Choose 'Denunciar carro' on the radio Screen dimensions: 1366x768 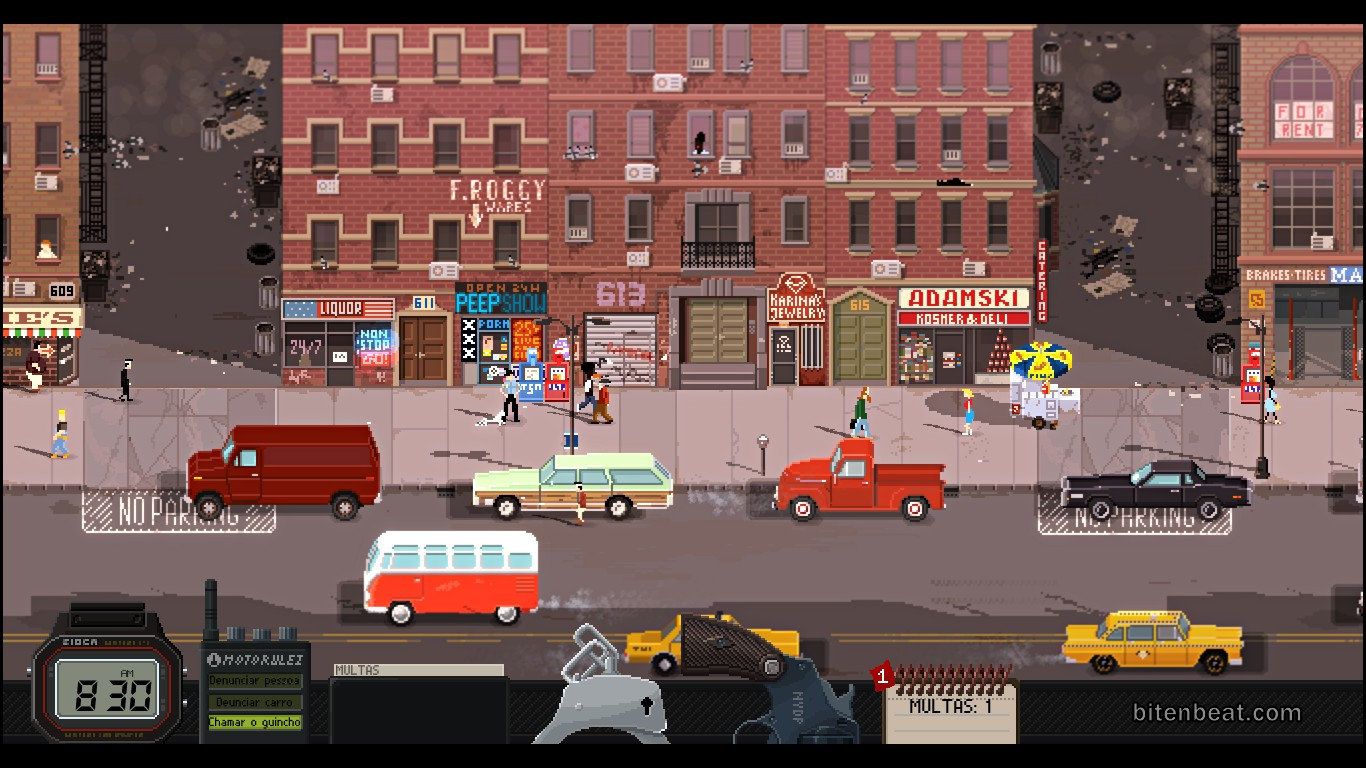255,702
